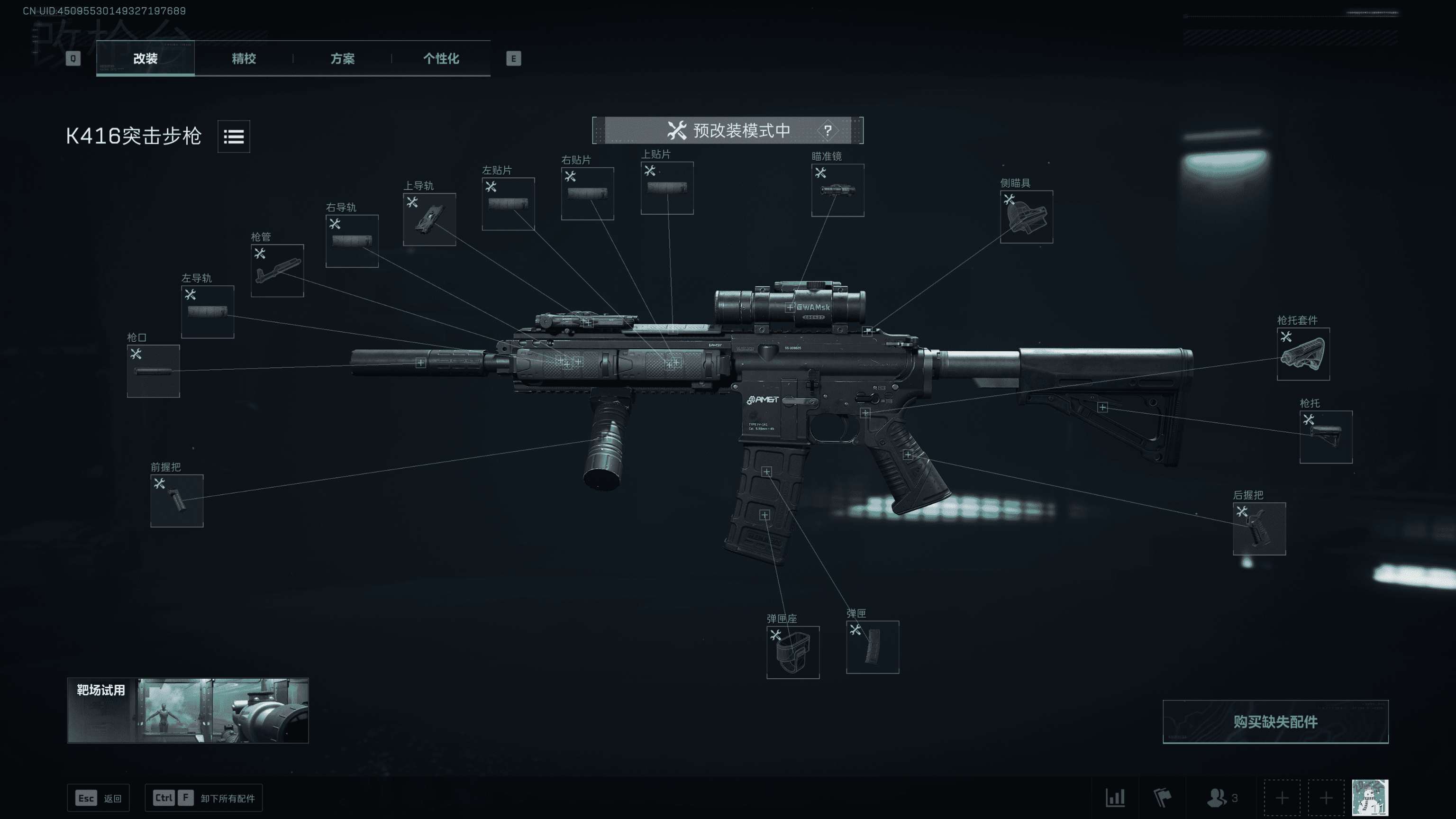This screenshot has height=819, width=1456.
Task: Open the 弹匣座 magazine well slot
Action: tap(792, 652)
